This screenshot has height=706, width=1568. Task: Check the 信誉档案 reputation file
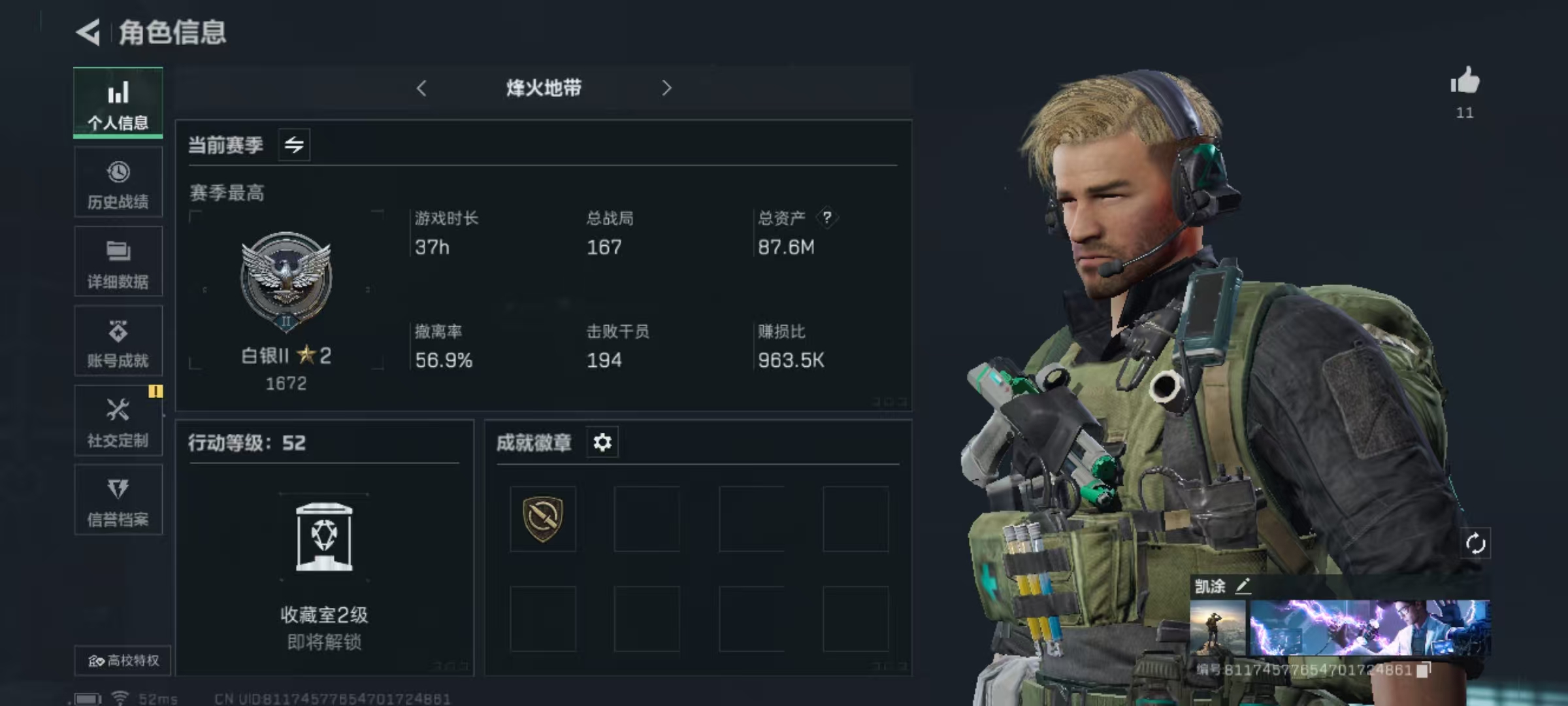point(118,501)
